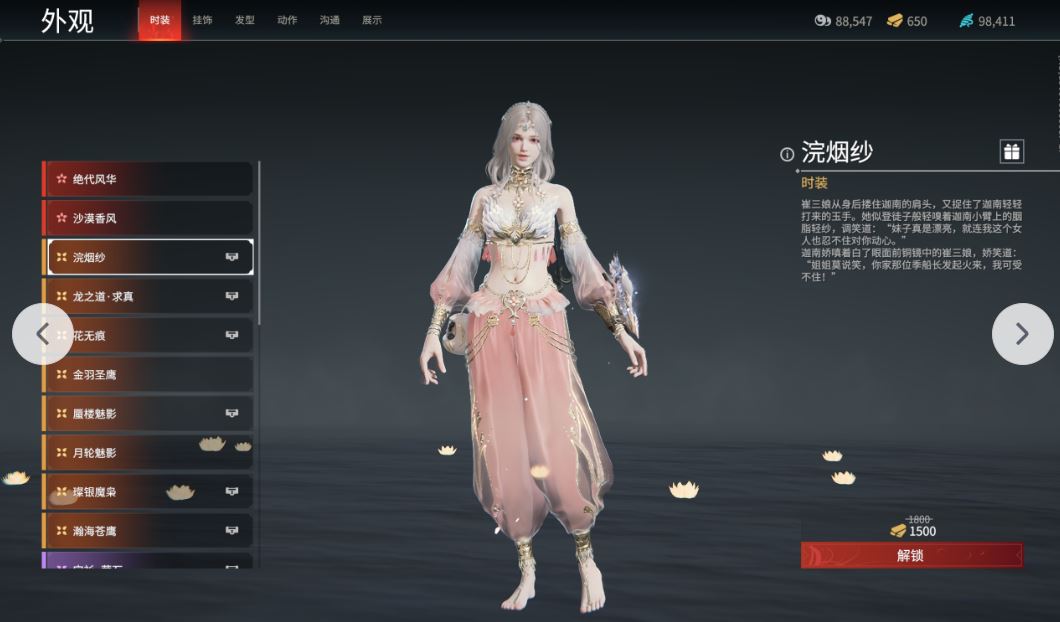This screenshot has width=1060, height=622.
Task: Select the 发型 tab
Action: tap(245, 20)
